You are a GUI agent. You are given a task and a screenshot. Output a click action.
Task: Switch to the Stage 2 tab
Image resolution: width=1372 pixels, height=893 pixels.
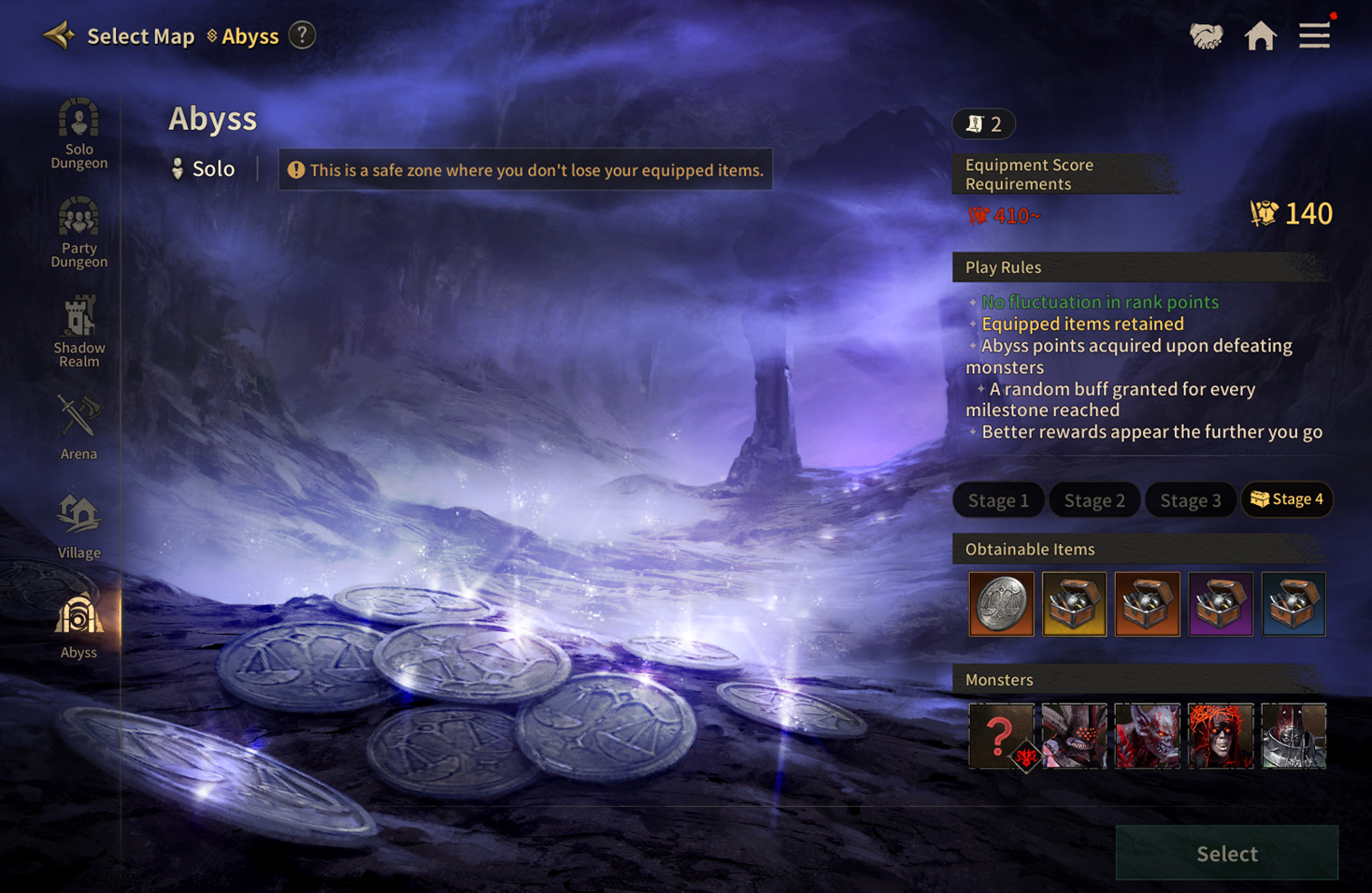pyautogui.click(x=1094, y=500)
